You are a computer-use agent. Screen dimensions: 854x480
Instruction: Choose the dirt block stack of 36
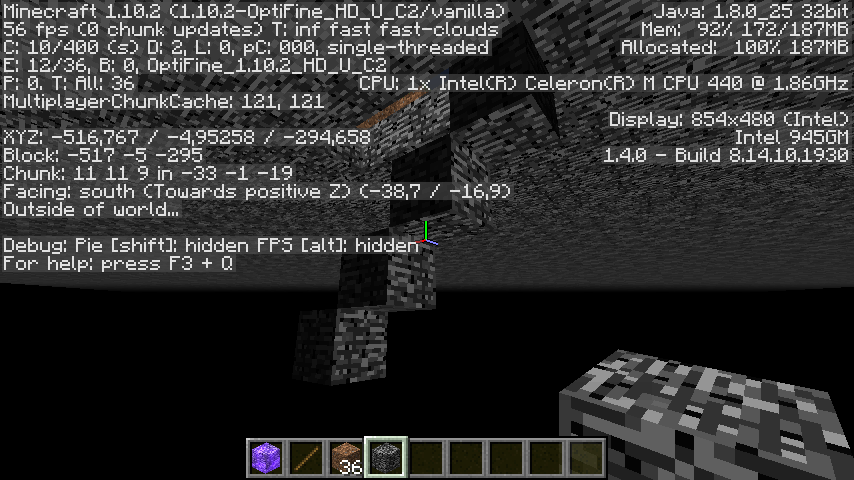346,458
